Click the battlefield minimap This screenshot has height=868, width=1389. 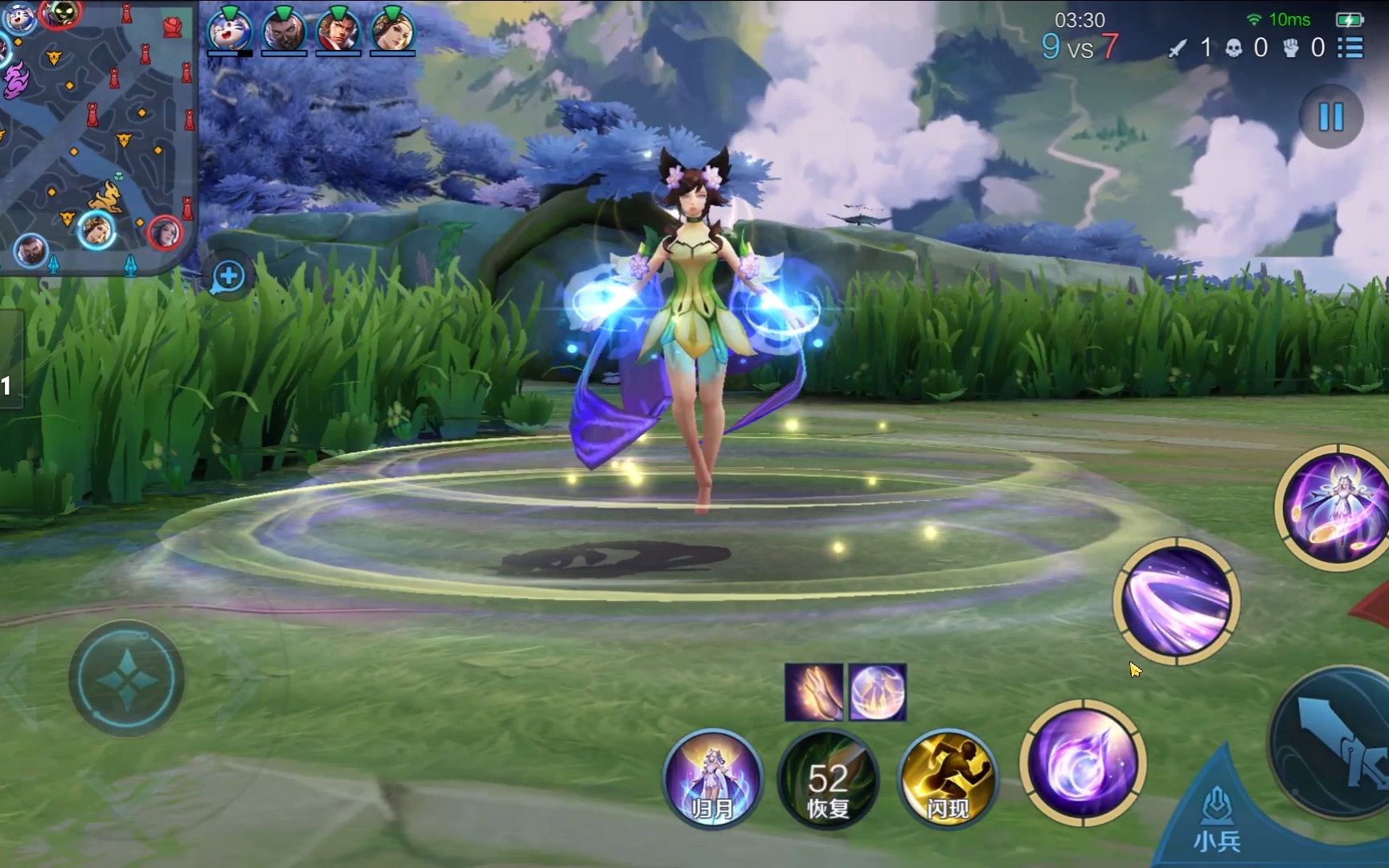pyautogui.click(x=96, y=137)
